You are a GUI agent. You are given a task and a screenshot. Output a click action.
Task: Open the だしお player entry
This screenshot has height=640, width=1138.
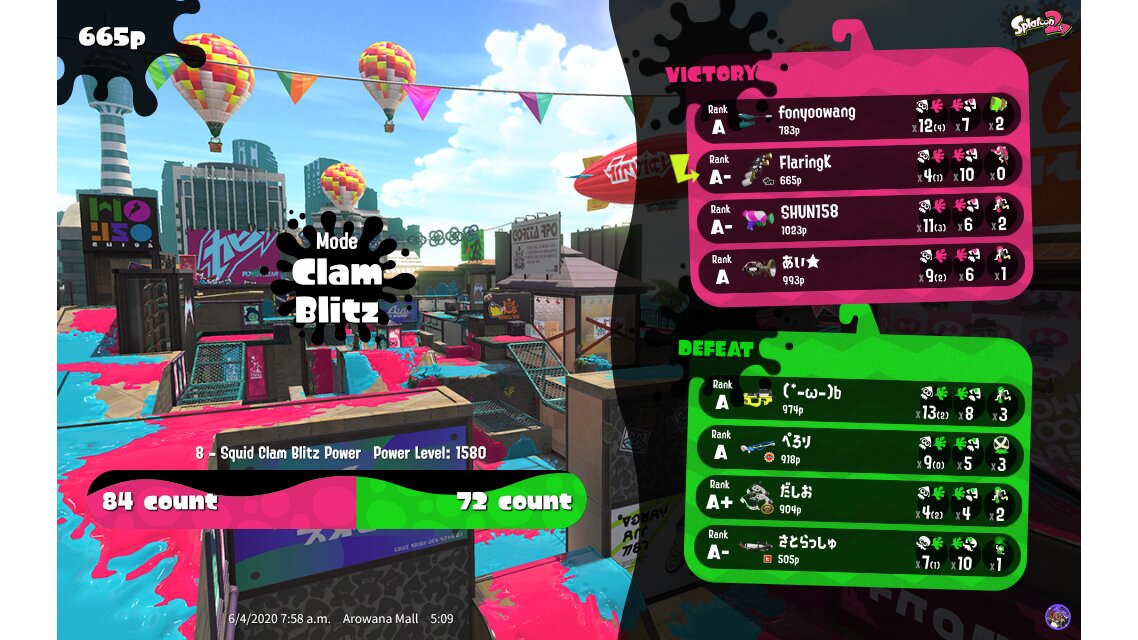[x=858, y=502]
